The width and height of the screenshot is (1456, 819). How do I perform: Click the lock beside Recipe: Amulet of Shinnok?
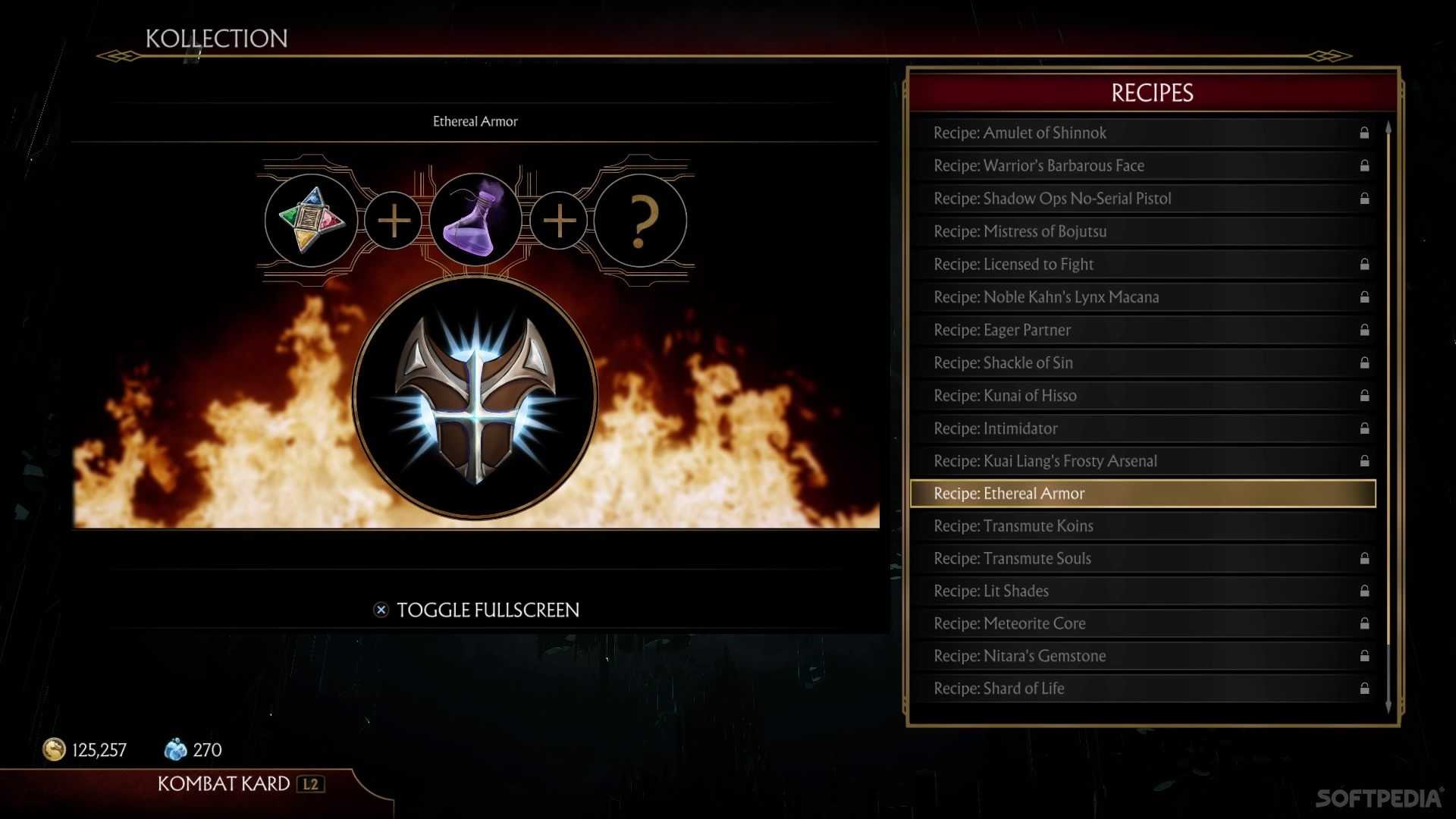tap(1363, 133)
